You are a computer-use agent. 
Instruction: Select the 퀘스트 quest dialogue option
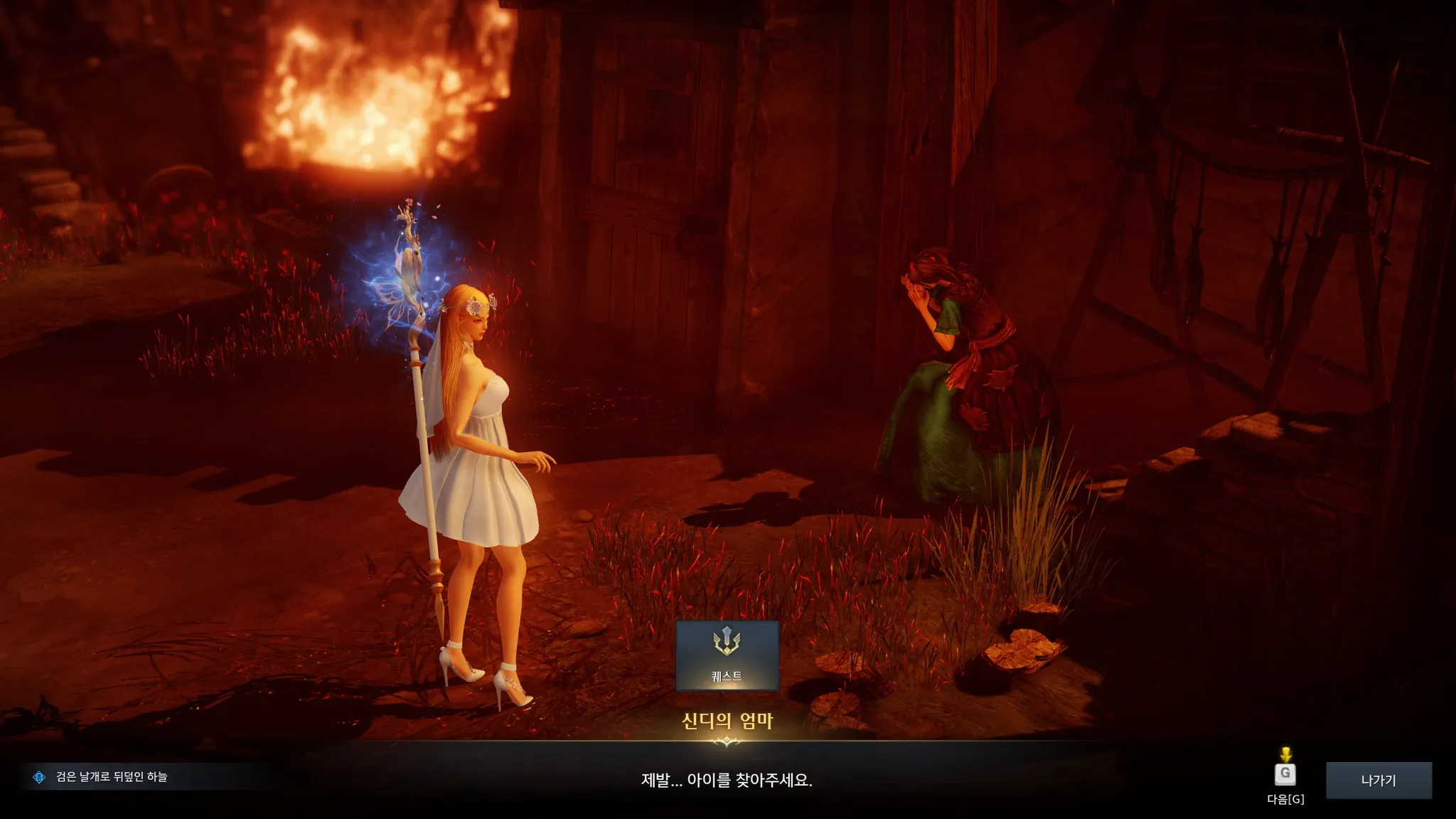click(x=727, y=655)
